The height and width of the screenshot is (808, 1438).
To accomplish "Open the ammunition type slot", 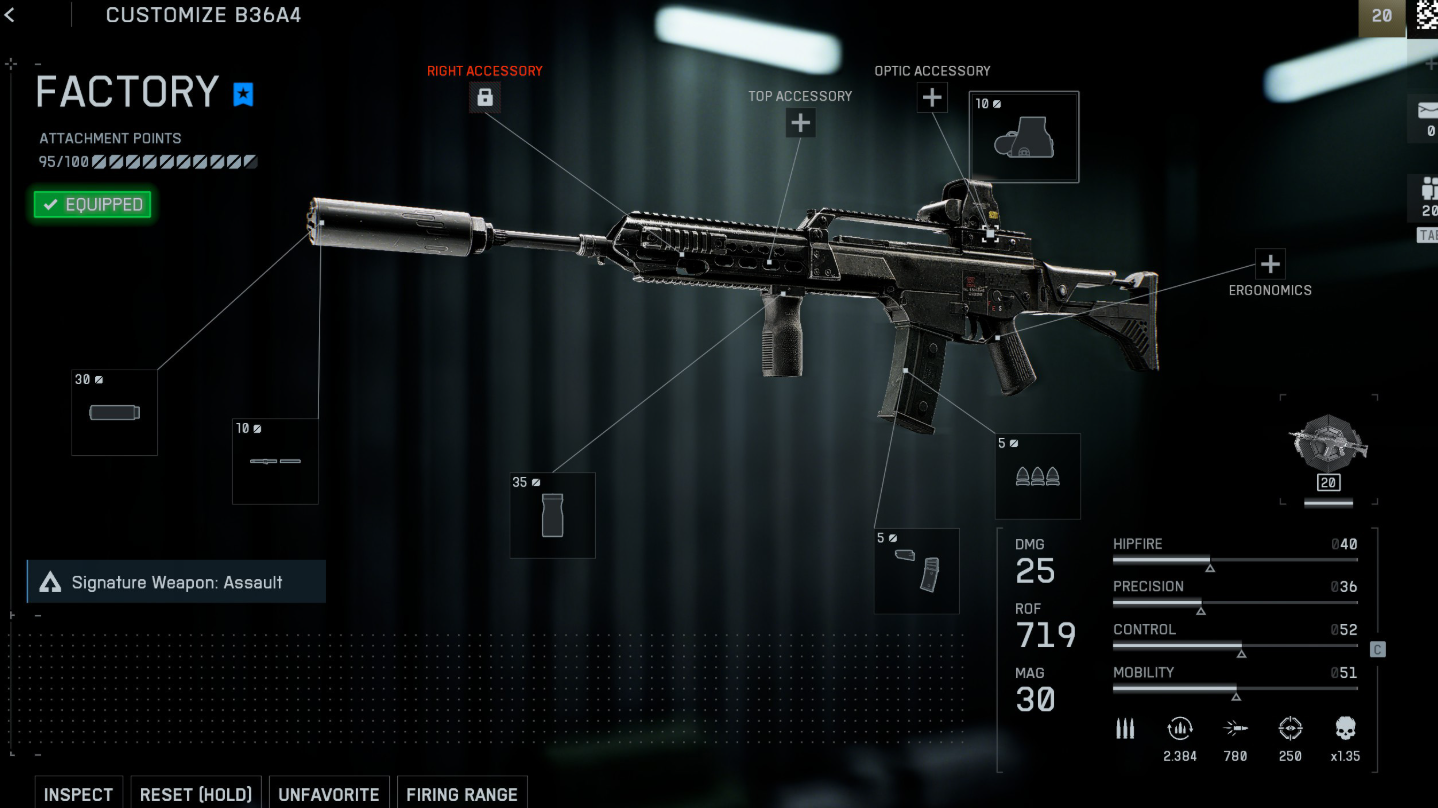I will coord(1037,476).
